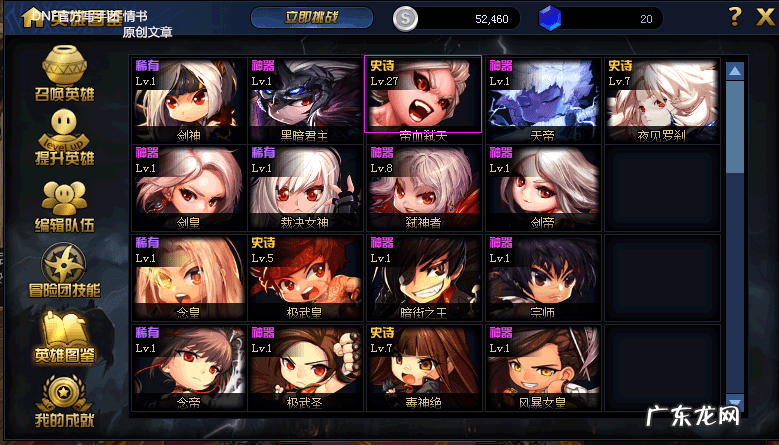This screenshot has width=779, height=445.
Task: Choose the 黑暗君主 hero card
Action: point(306,96)
